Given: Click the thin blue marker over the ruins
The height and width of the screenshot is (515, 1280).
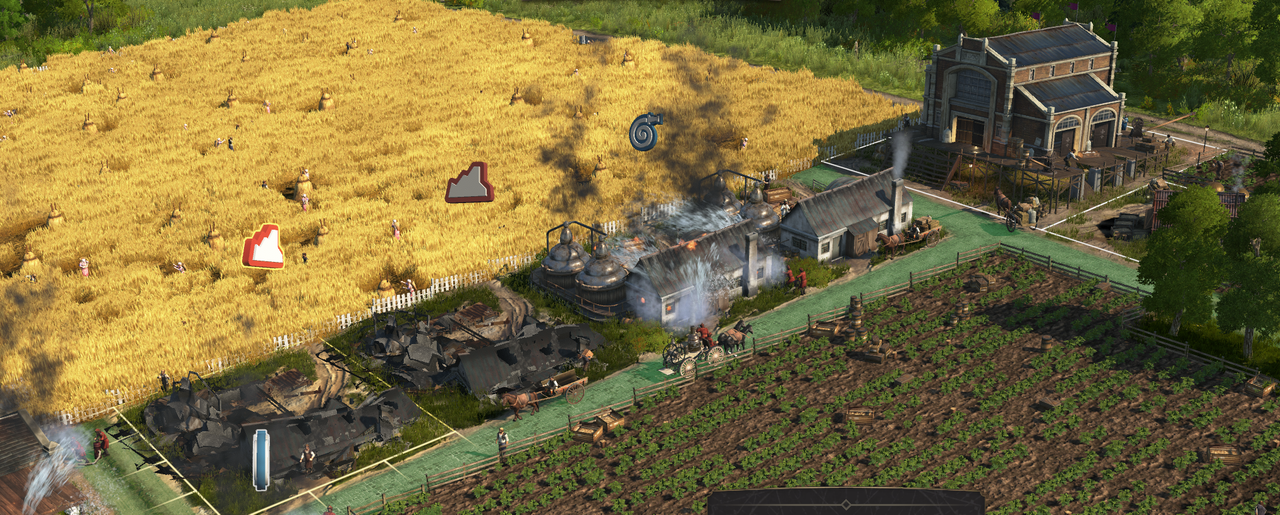Looking at the screenshot, I should pos(261,459).
